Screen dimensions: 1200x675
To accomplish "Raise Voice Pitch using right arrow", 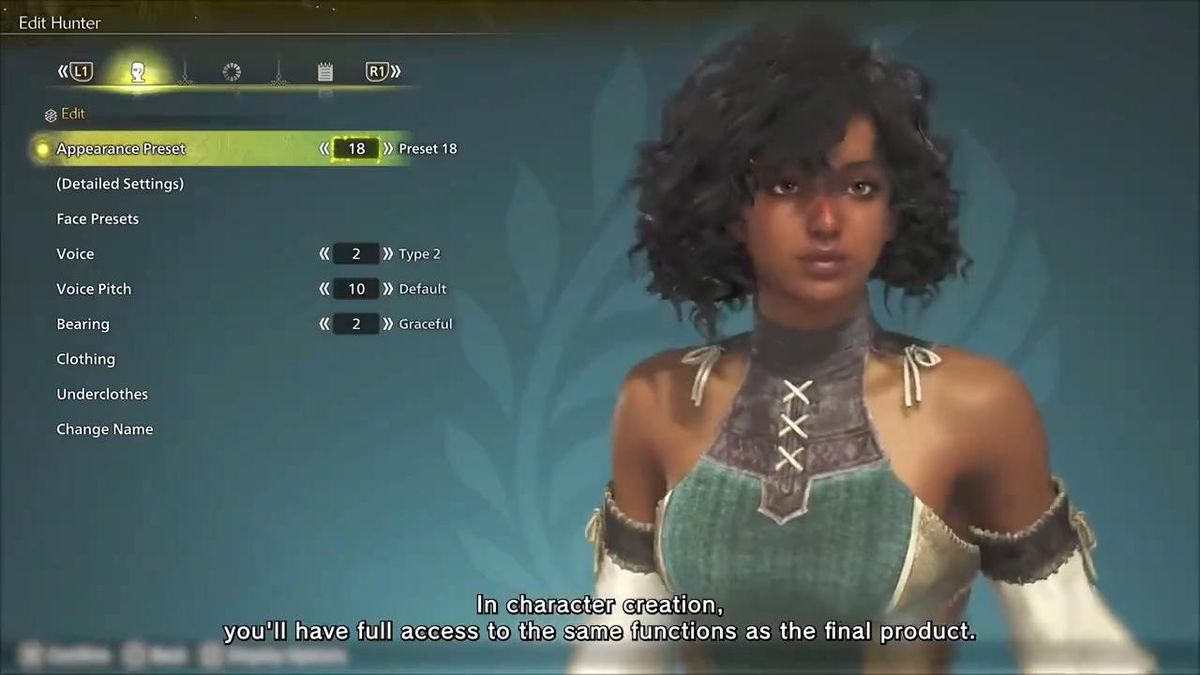I will (x=388, y=289).
